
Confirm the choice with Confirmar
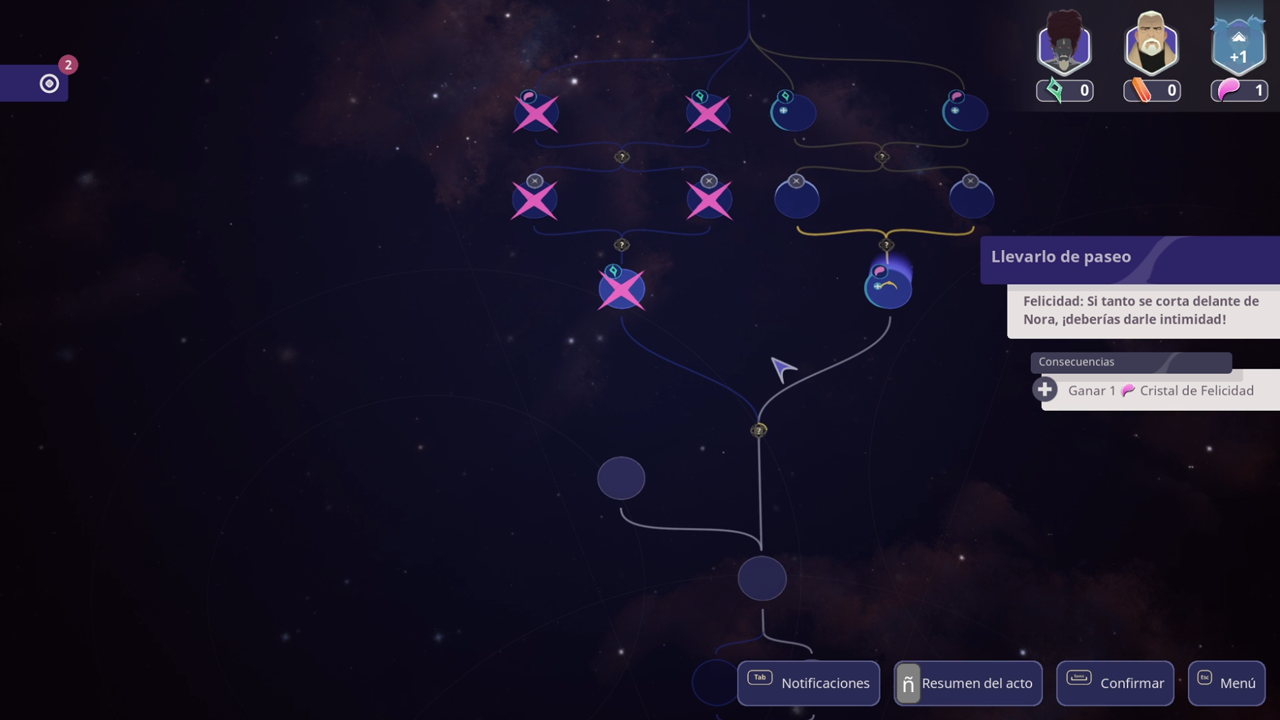(1116, 683)
